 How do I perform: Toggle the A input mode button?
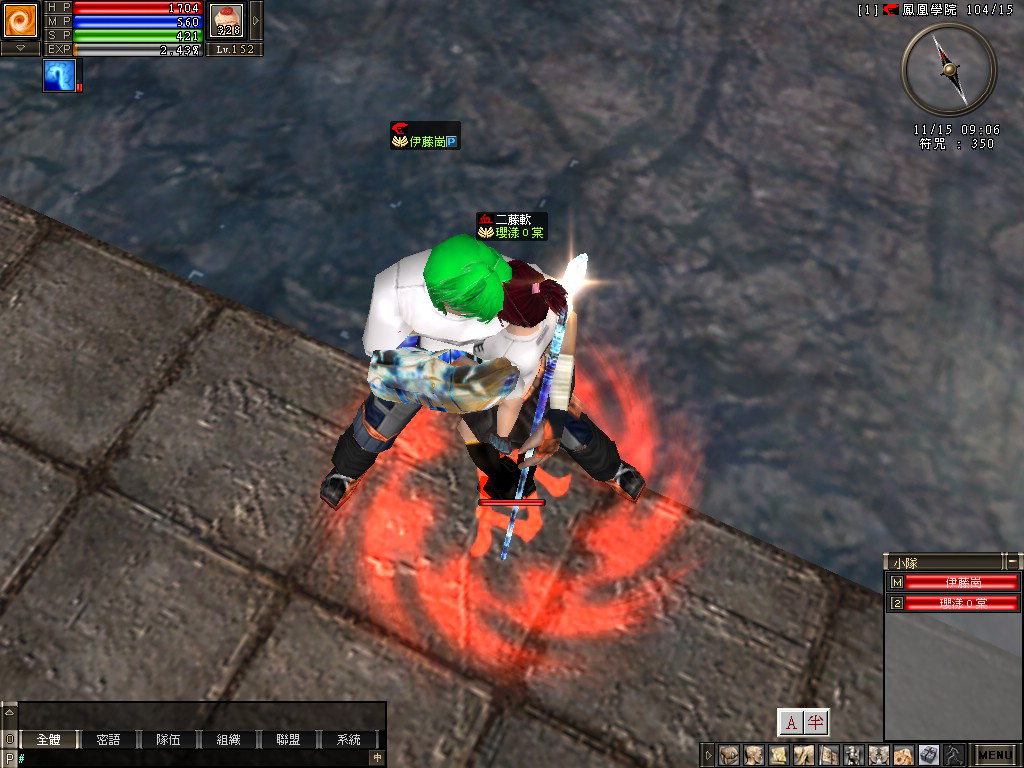tap(792, 723)
